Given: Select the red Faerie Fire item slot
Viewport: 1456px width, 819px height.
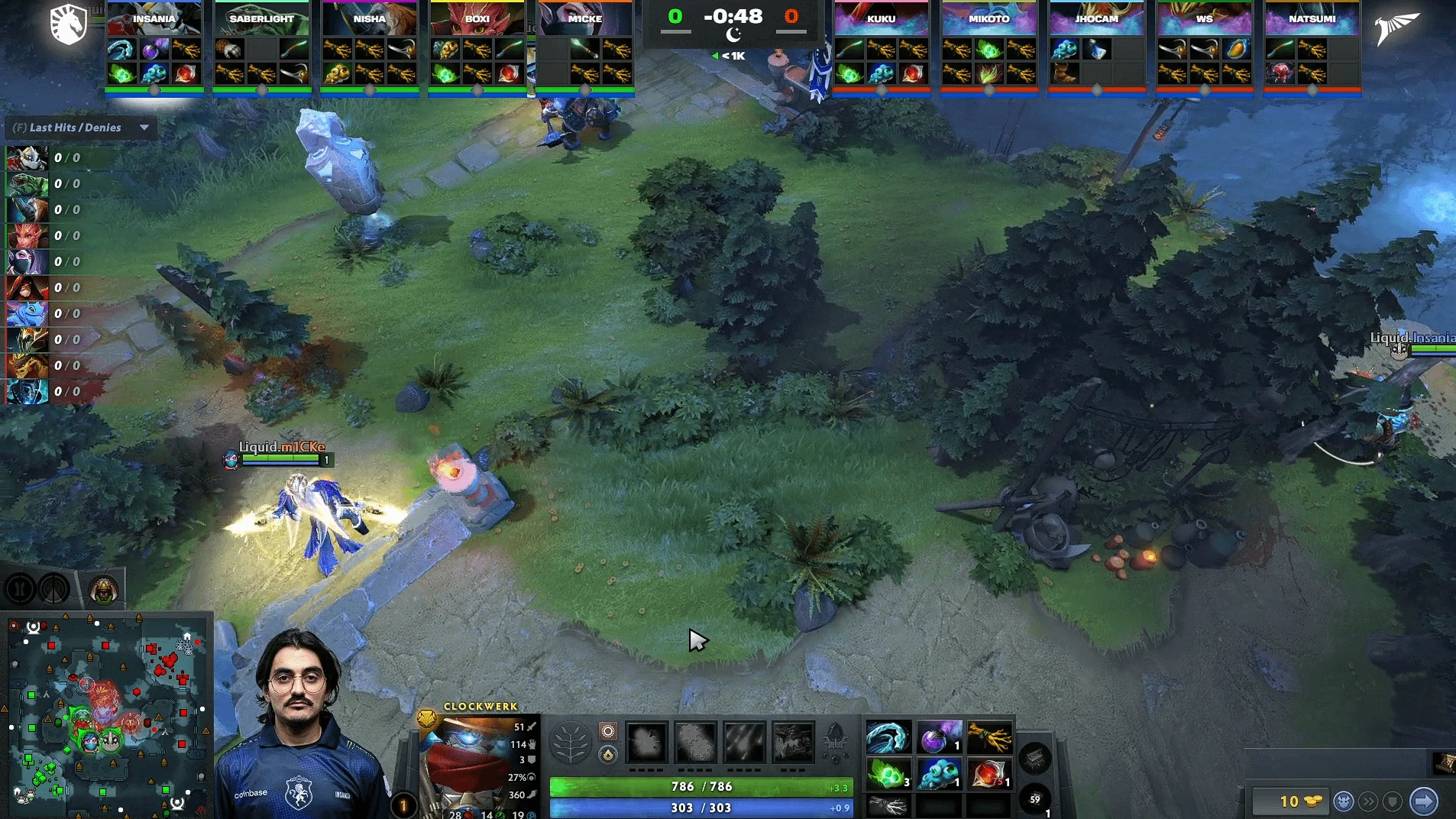Looking at the screenshot, I should (989, 775).
